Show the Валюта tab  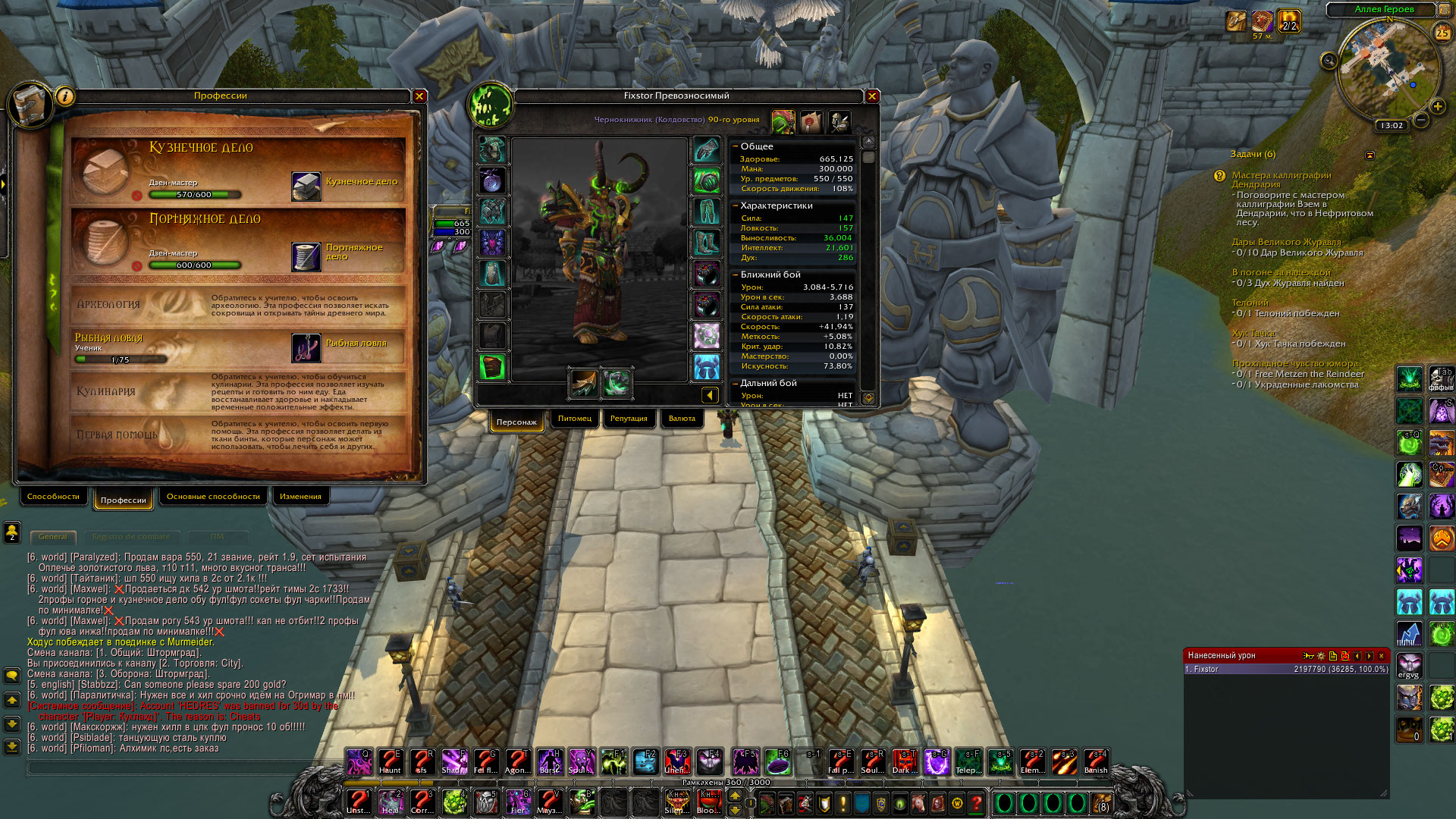click(x=682, y=419)
